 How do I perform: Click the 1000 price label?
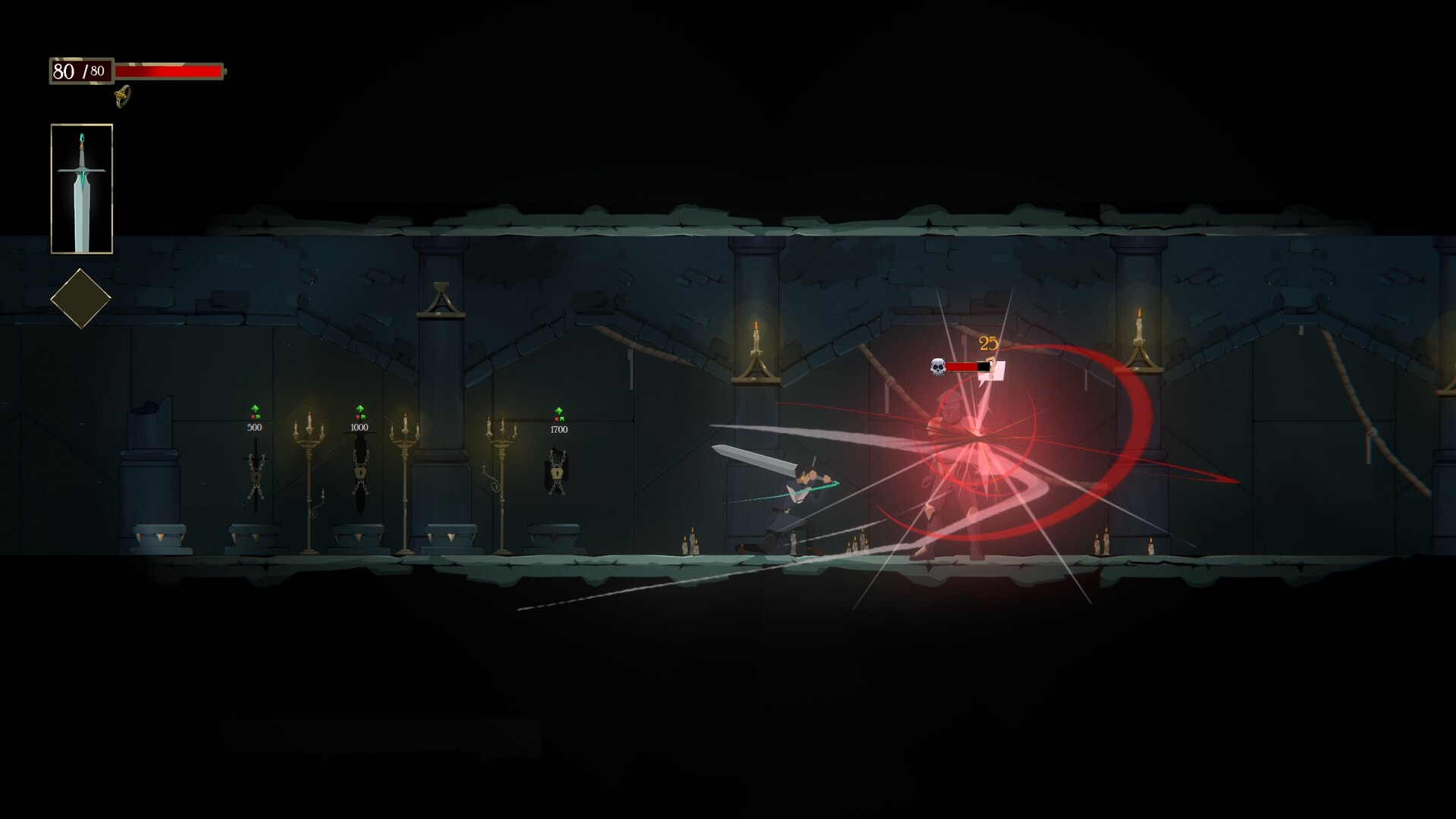tap(359, 427)
